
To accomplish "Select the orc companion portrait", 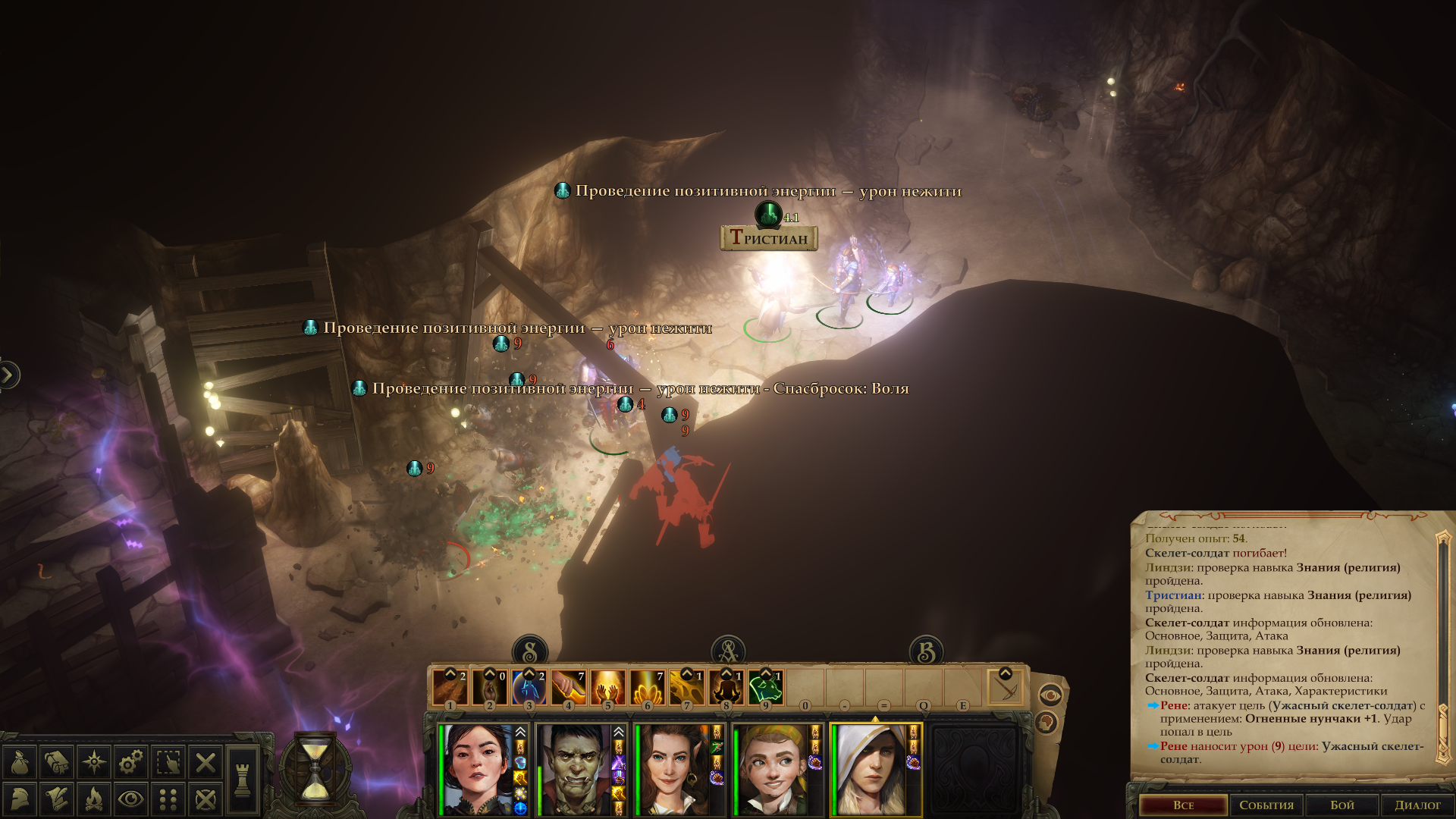I will click(x=574, y=770).
